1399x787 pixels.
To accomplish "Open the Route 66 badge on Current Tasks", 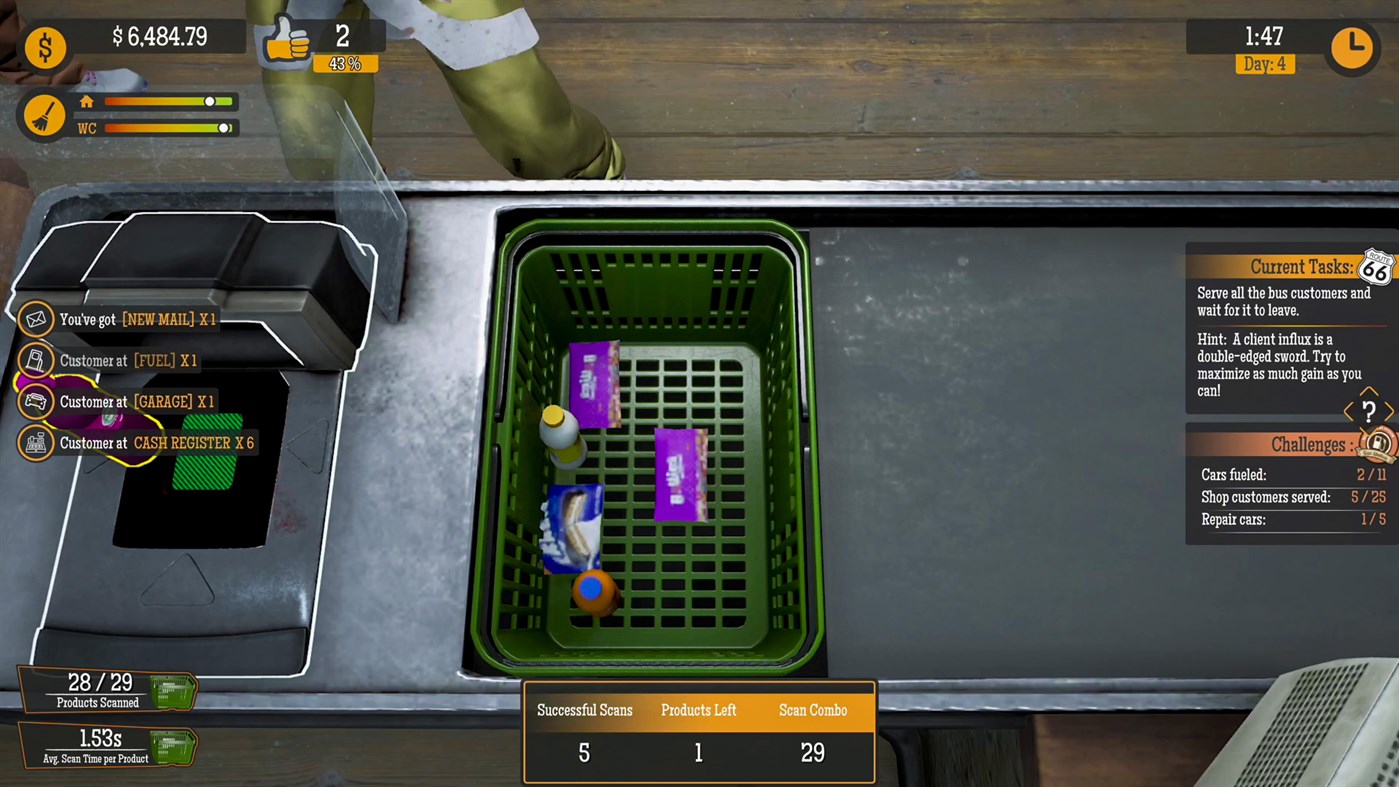I will [x=1377, y=267].
